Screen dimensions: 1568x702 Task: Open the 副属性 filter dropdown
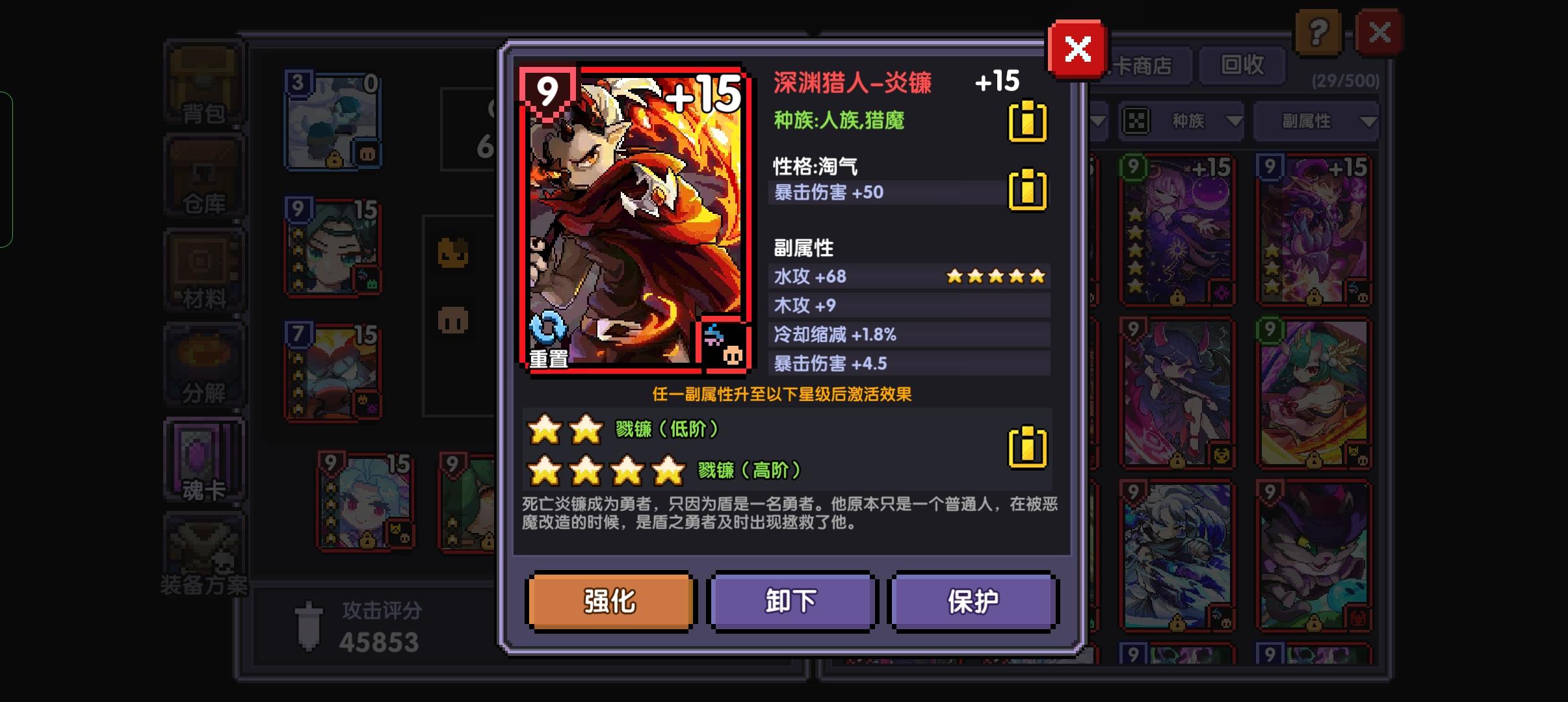coord(1316,122)
